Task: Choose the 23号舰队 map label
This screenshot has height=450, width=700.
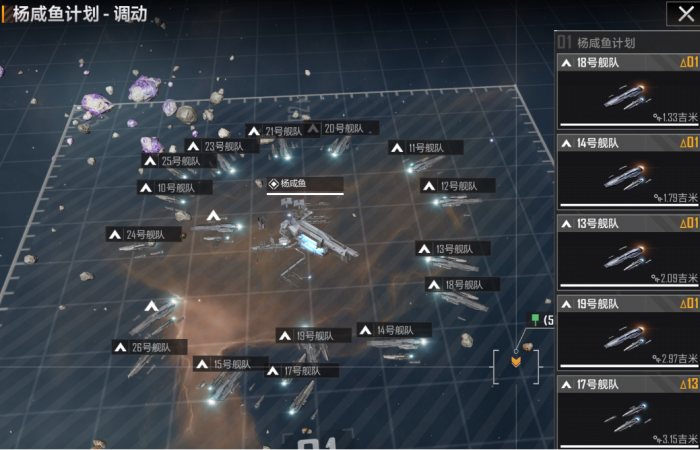Action: [215, 147]
